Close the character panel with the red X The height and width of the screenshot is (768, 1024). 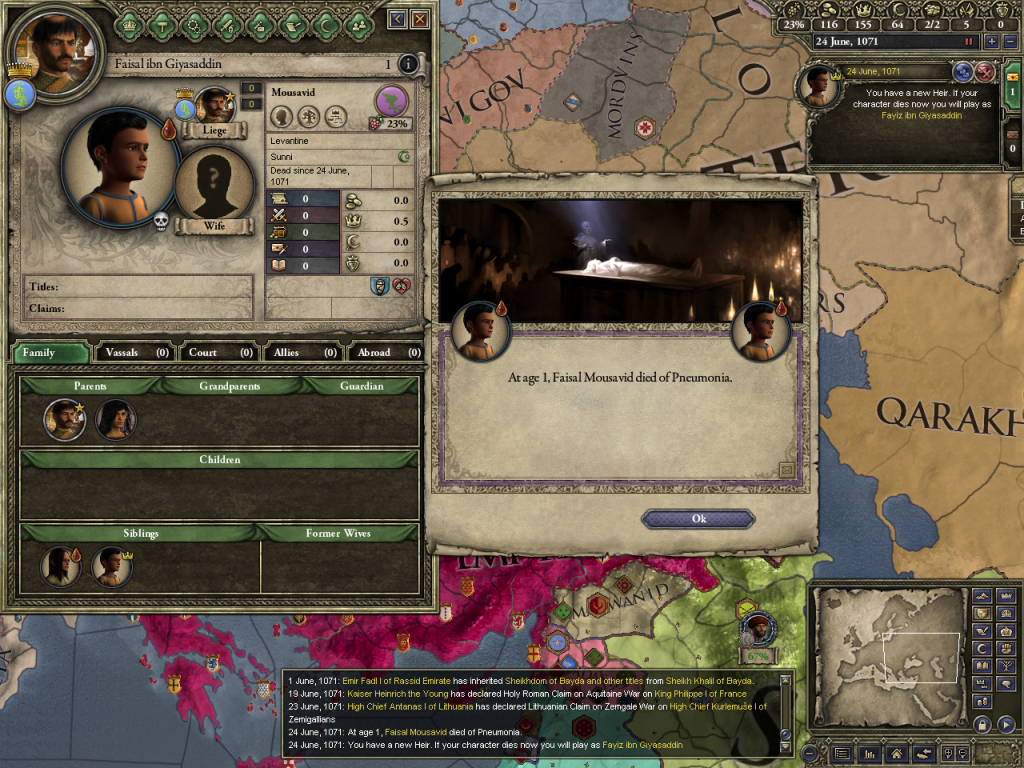click(420, 19)
